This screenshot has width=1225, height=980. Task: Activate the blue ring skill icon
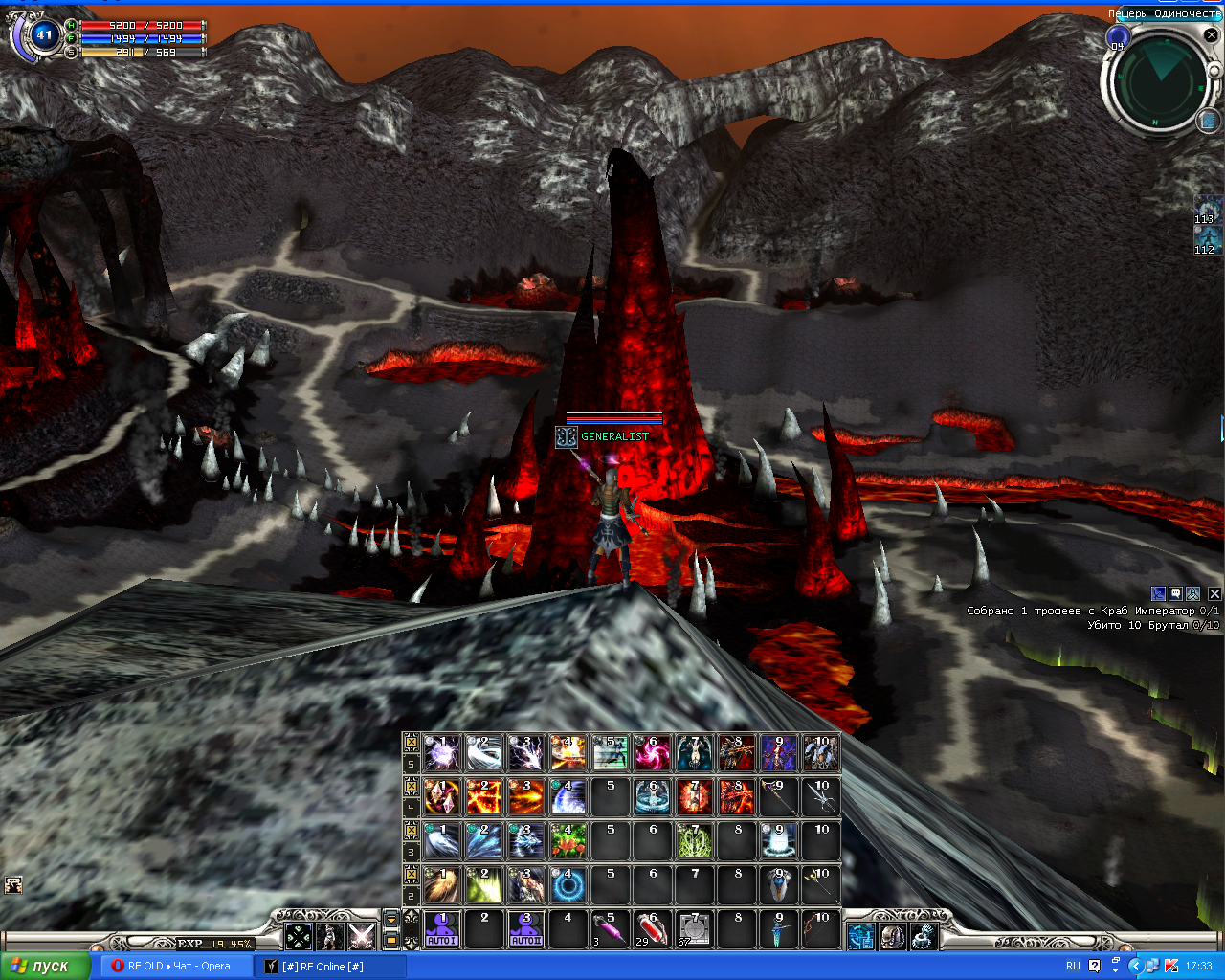568,885
